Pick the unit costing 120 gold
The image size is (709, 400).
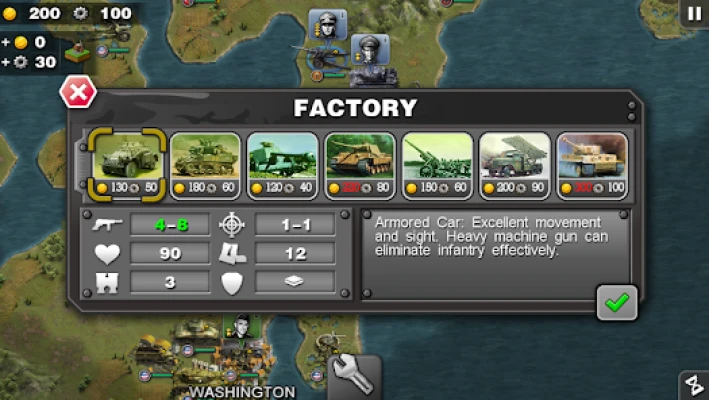pyautogui.click(x=283, y=163)
